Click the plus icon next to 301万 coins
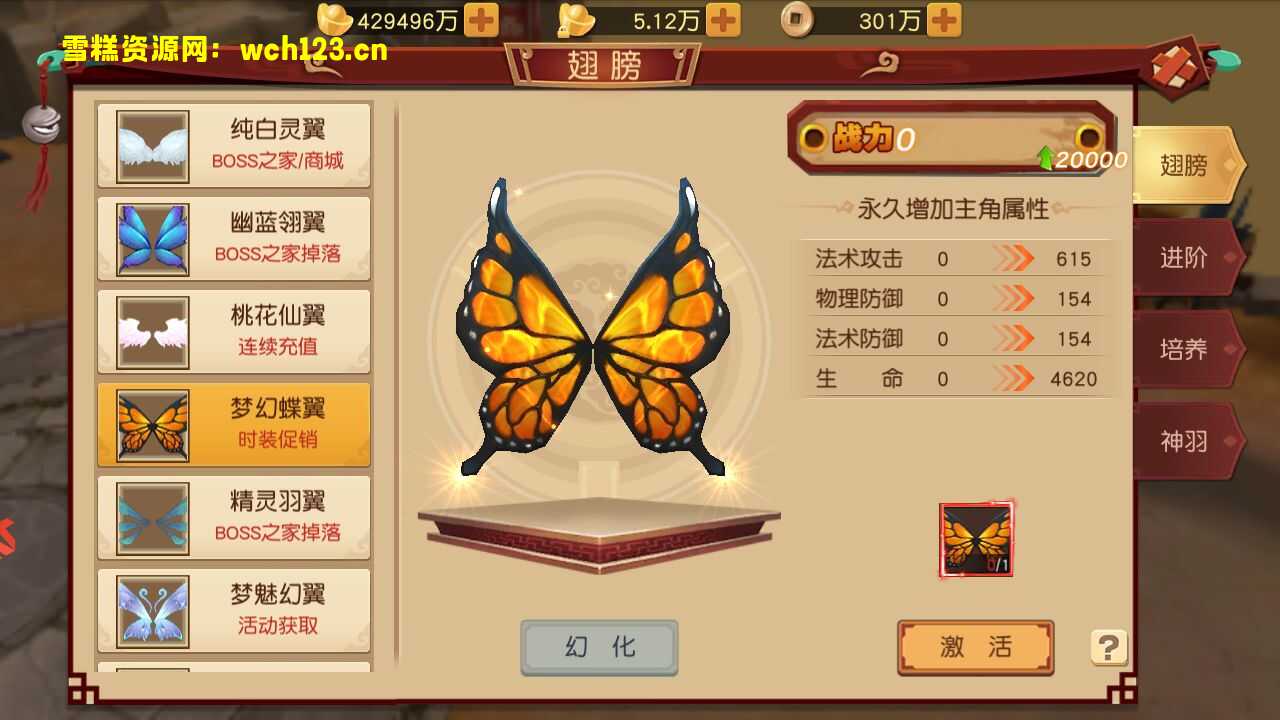 coord(944,19)
